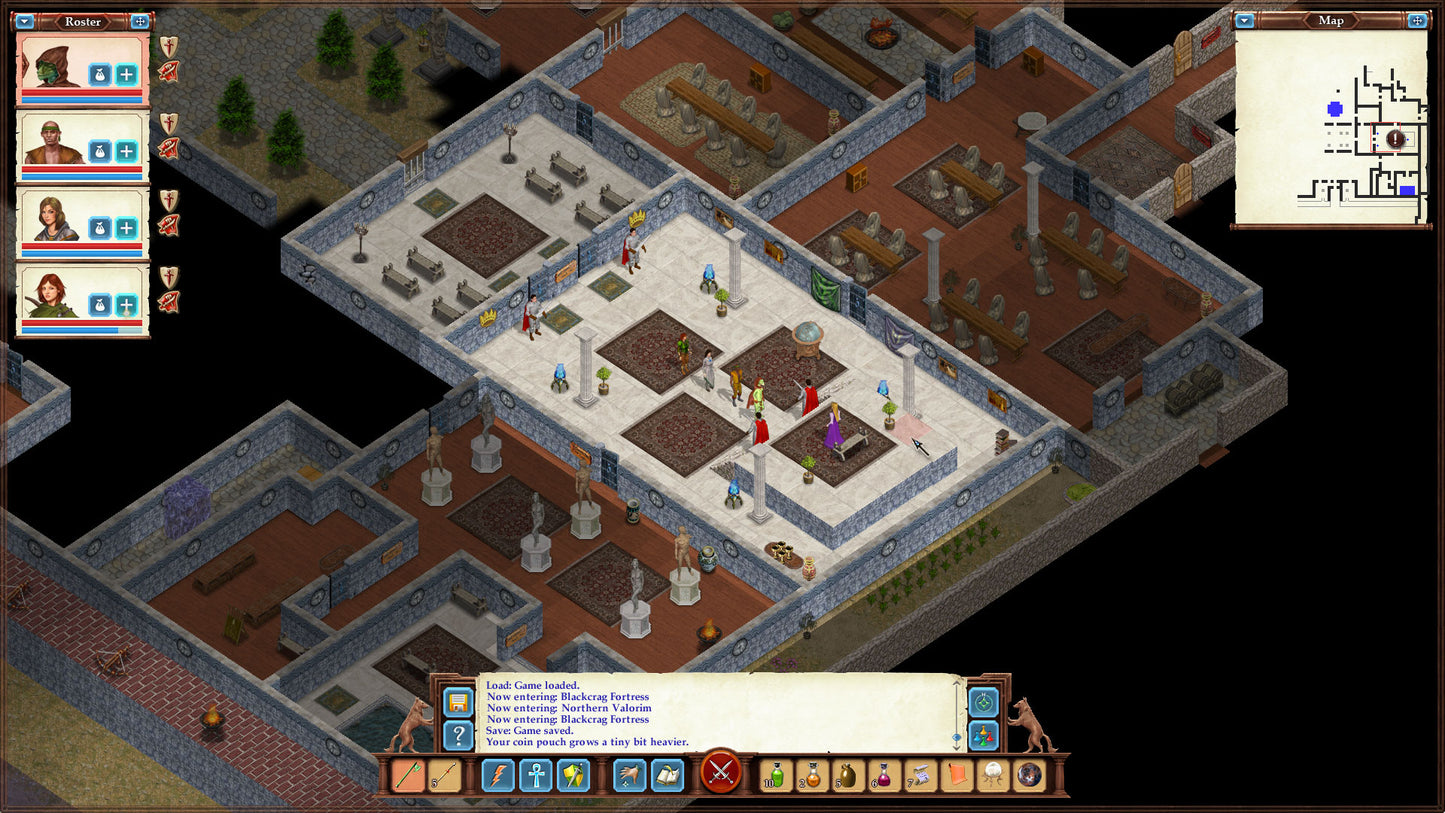The height and width of the screenshot is (813, 1445).
Task: Click the Map panel title
Action: coord(1332,20)
